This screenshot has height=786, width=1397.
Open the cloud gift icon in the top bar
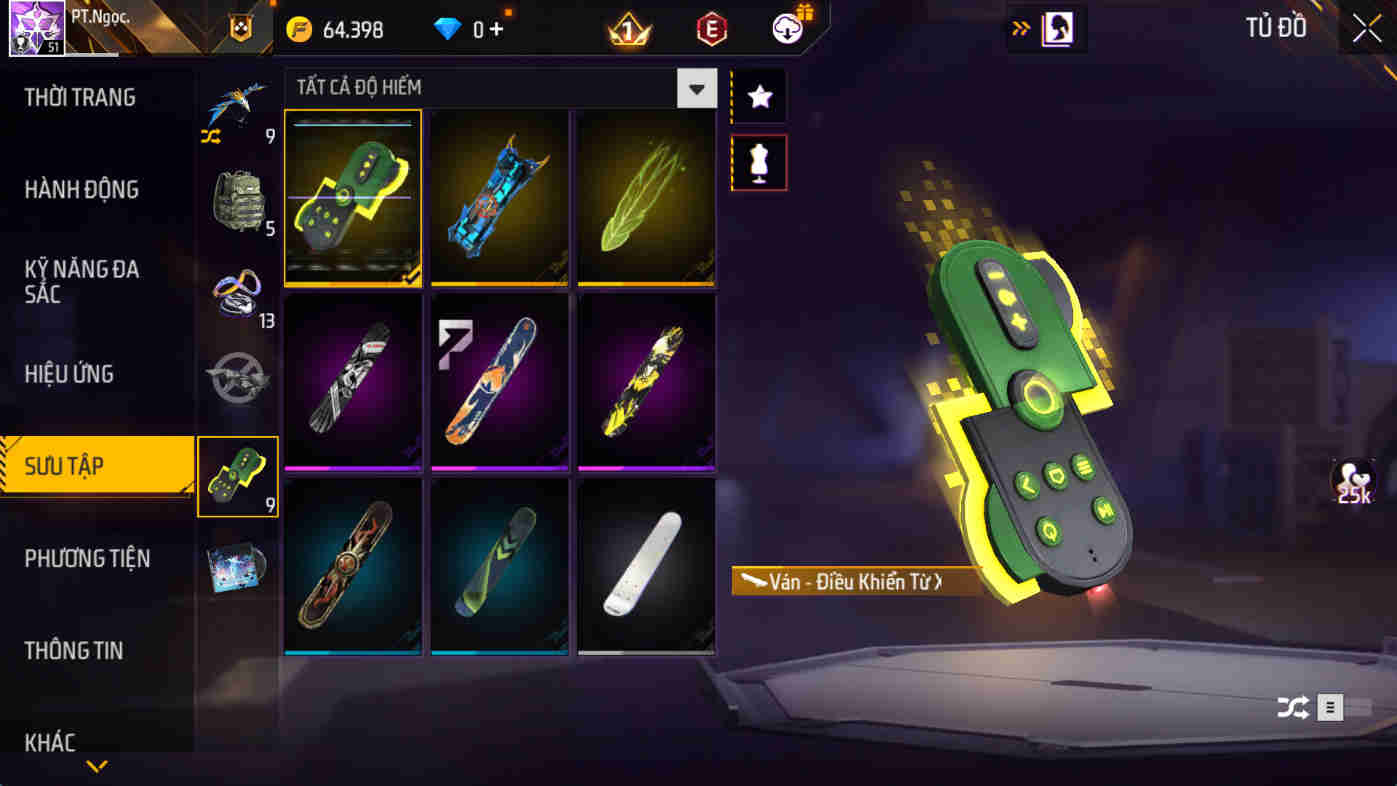[x=785, y=29]
